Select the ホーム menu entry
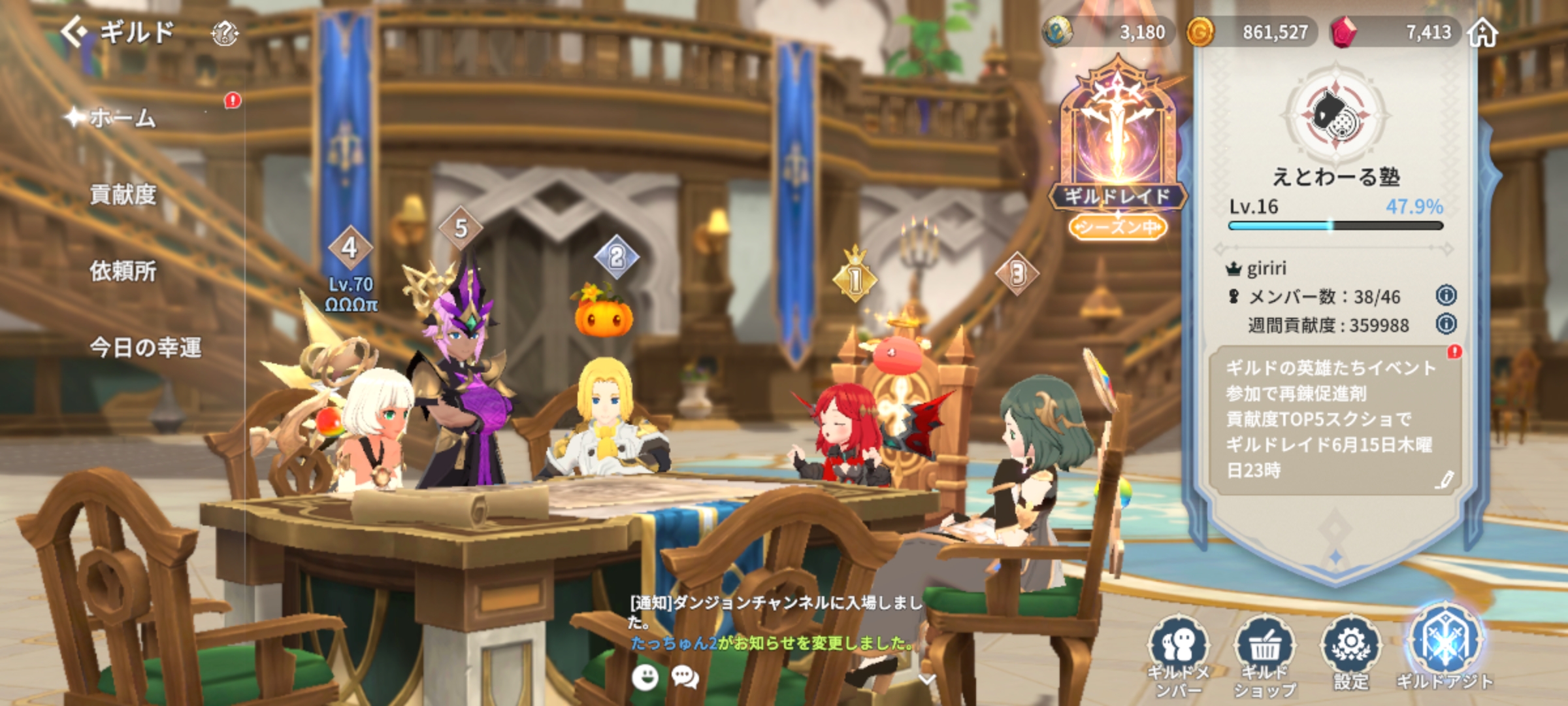The width and height of the screenshot is (1568, 706). pyautogui.click(x=123, y=118)
